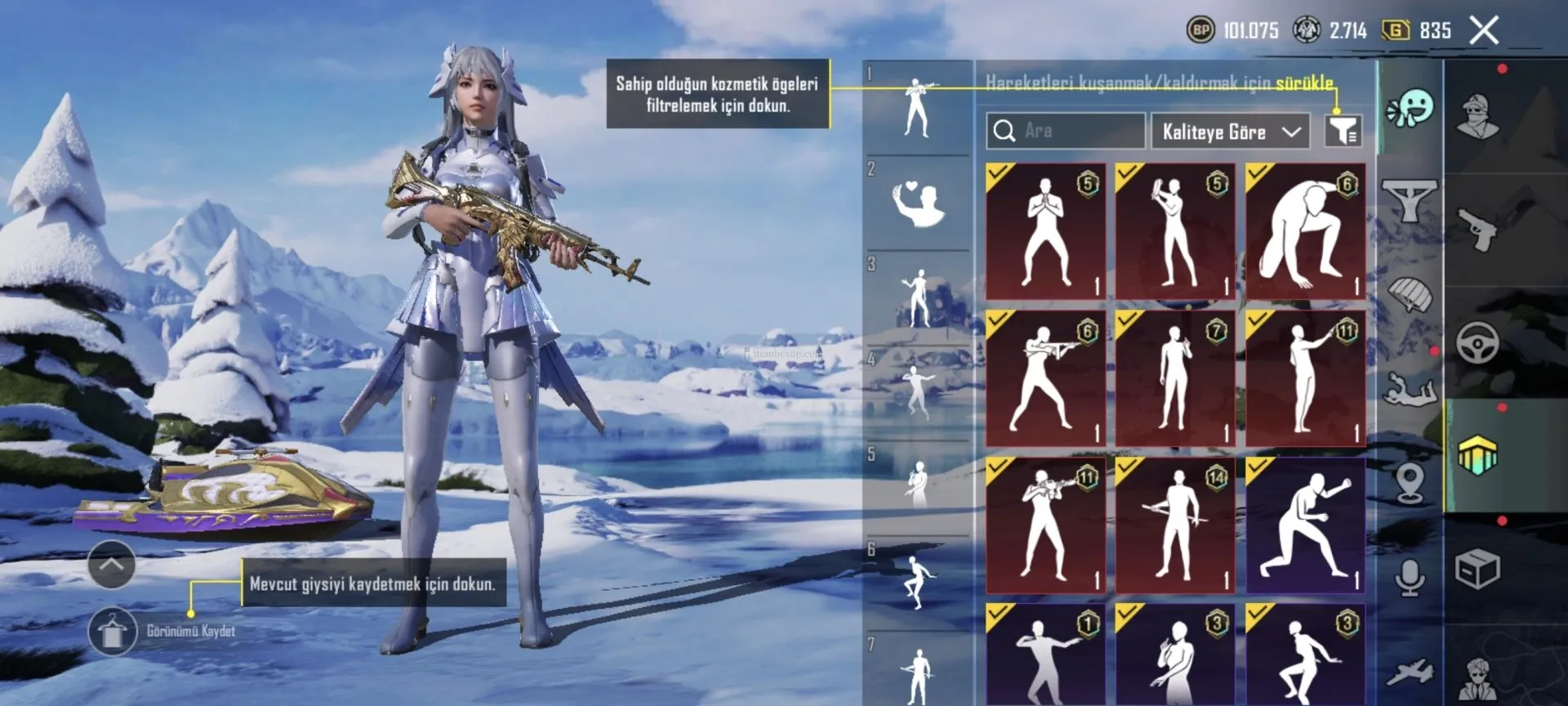Select the crate box tab

[1478, 570]
